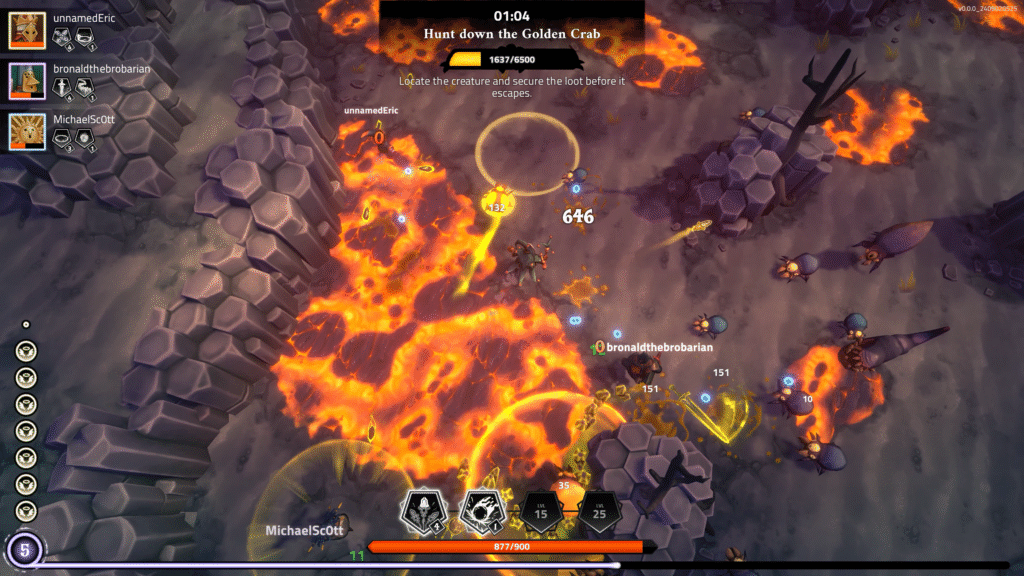
Task: Click the purple level 5 badge
Action: [x=23, y=549]
